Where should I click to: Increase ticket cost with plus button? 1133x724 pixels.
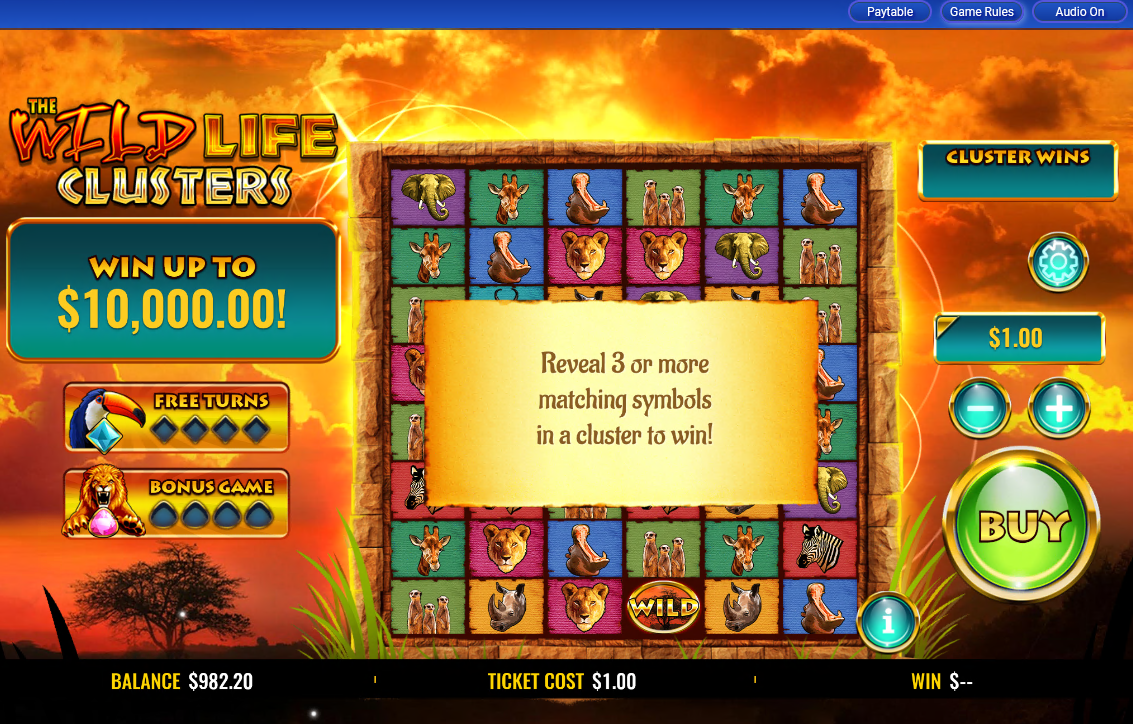pos(1059,408)
